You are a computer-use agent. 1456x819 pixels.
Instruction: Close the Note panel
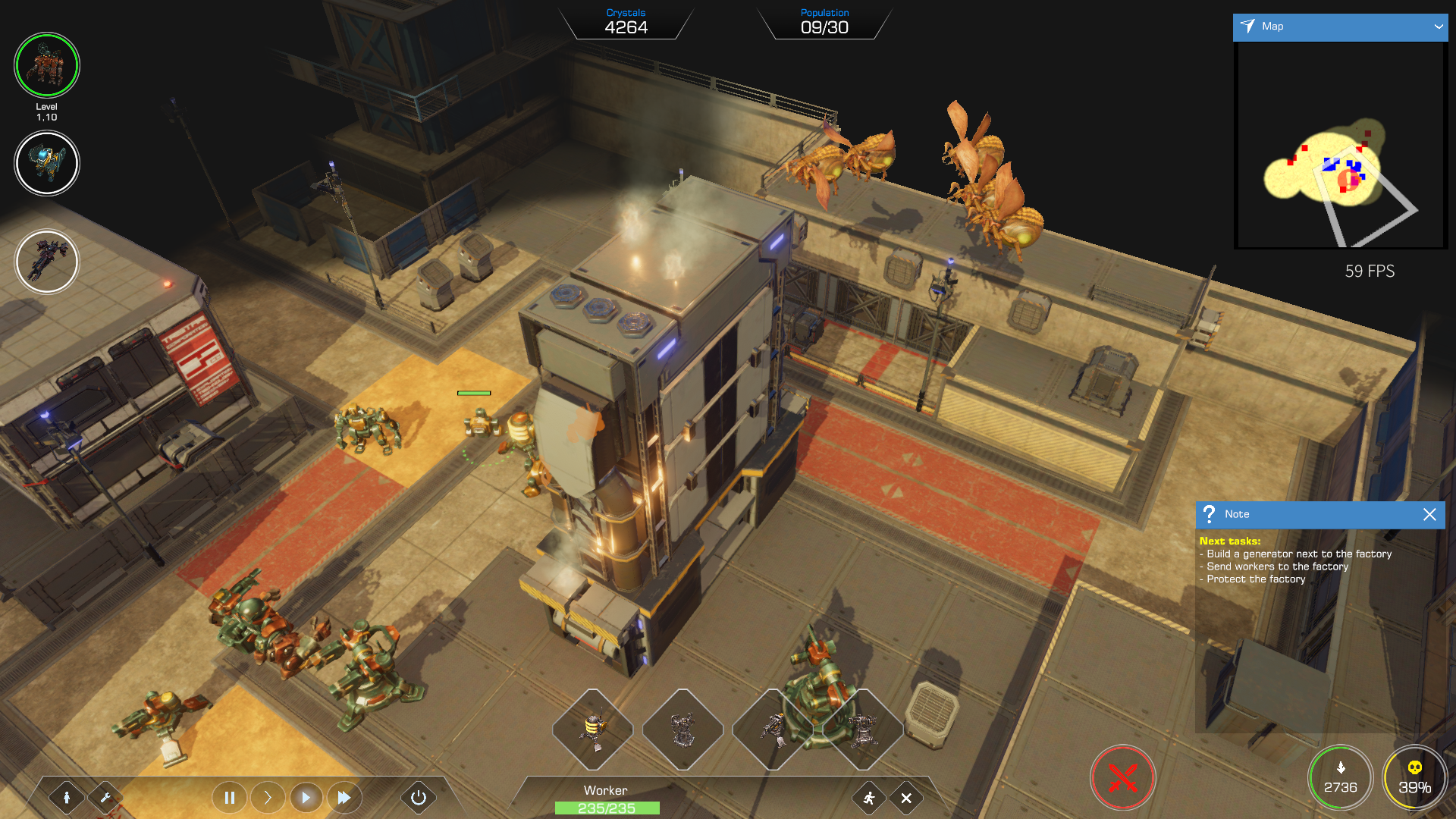[1429, 515]
